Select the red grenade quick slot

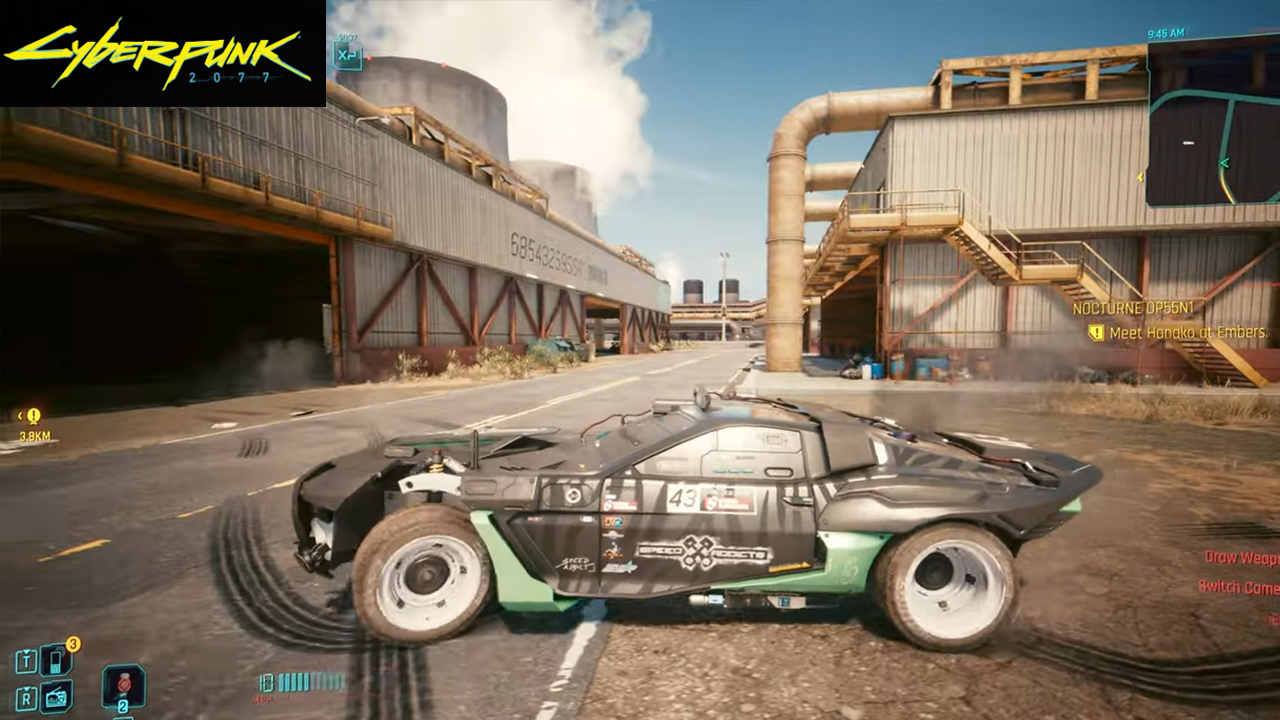(x=124, y=686)
